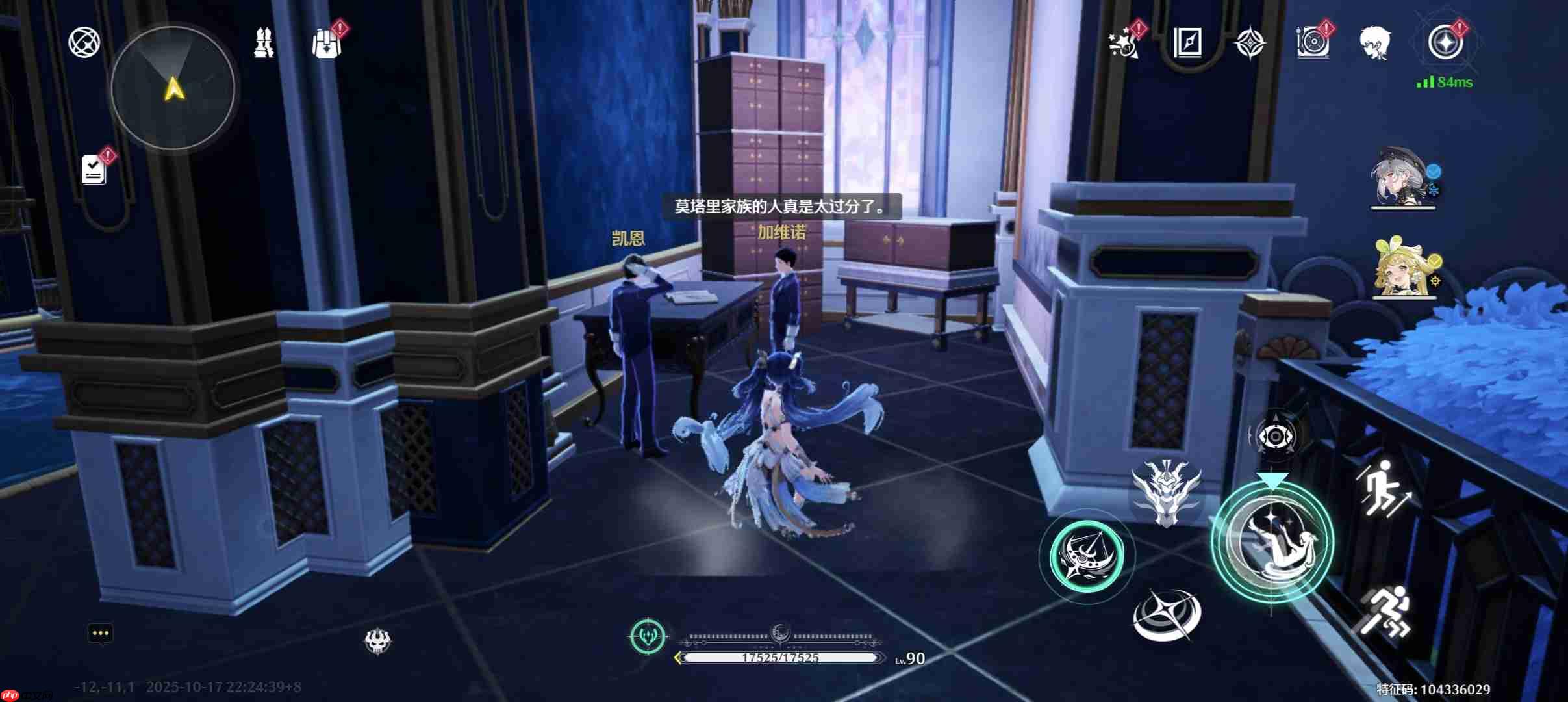Use the green-ringed harp skill
The height and width of the screenshot is (702, 1568).
1087,557
